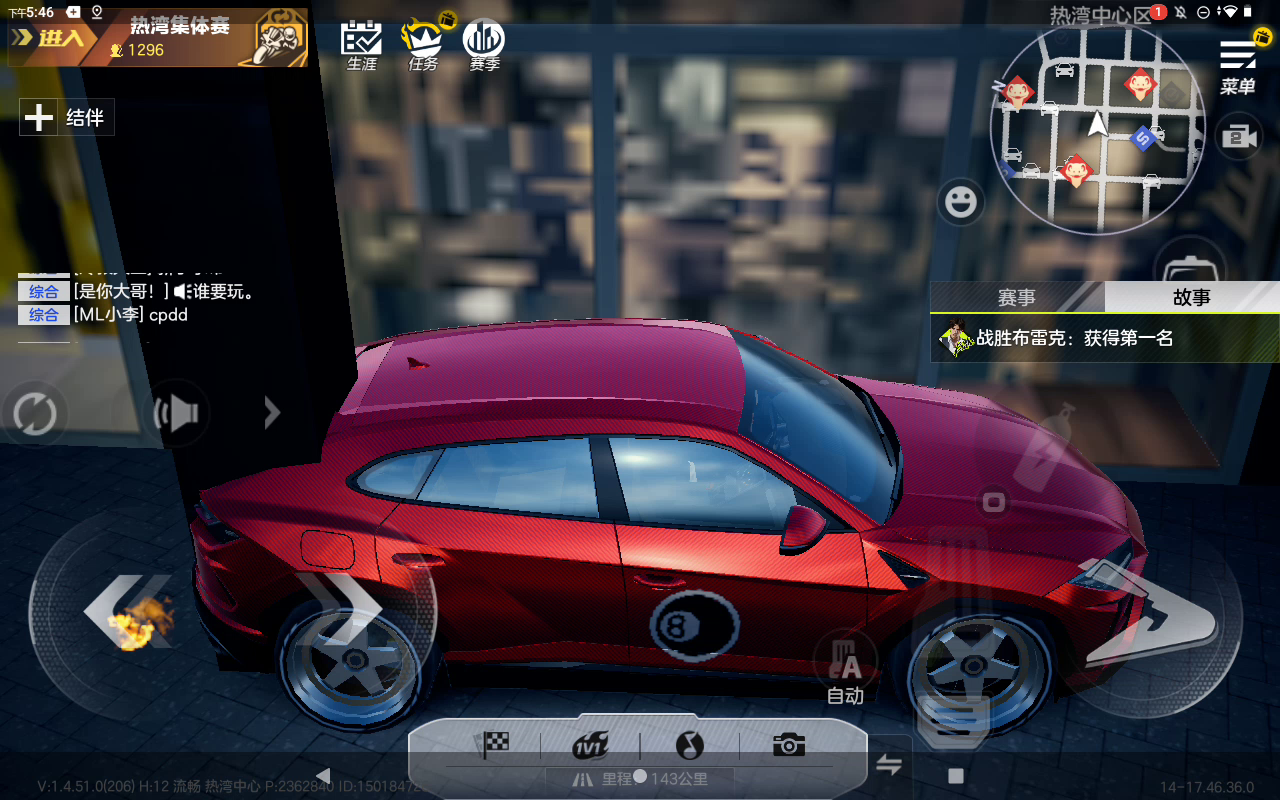Screen dimensions: 1280x800
Task: Toggle the 自动 auto-drive button
Action: [x=845, y=667]
